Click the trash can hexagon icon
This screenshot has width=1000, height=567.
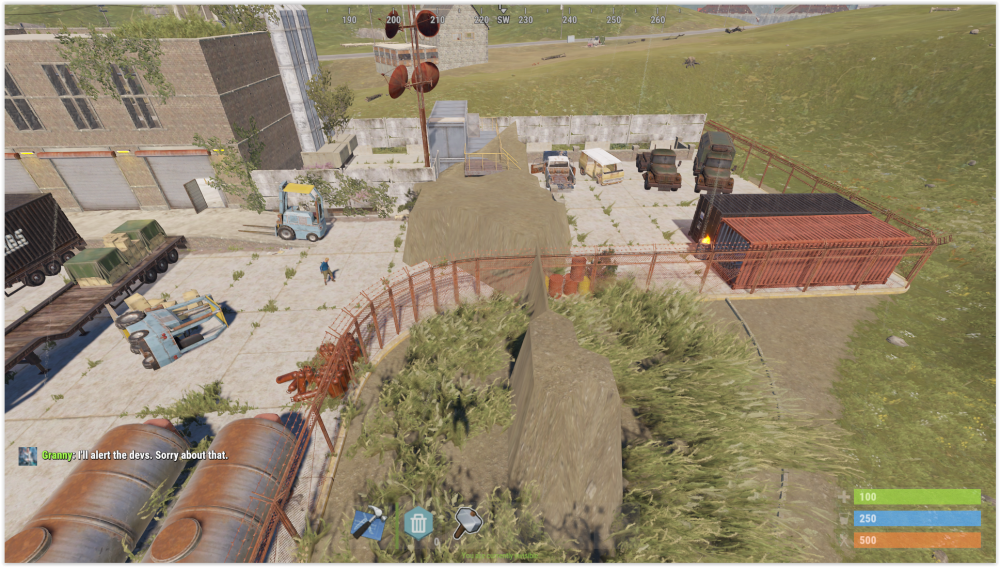(x=418, y=522)
